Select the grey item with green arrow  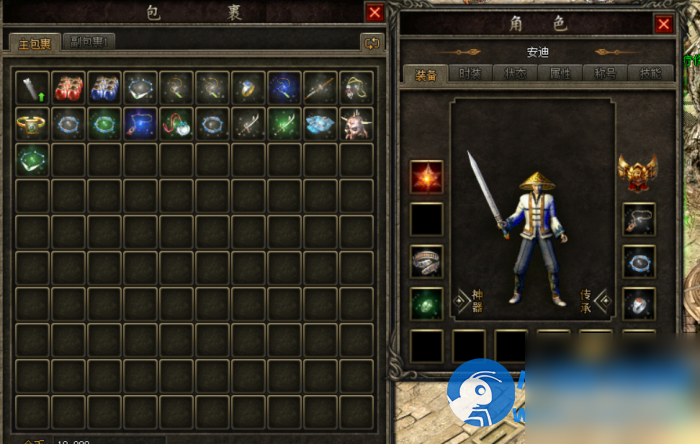tap(32, 88)
